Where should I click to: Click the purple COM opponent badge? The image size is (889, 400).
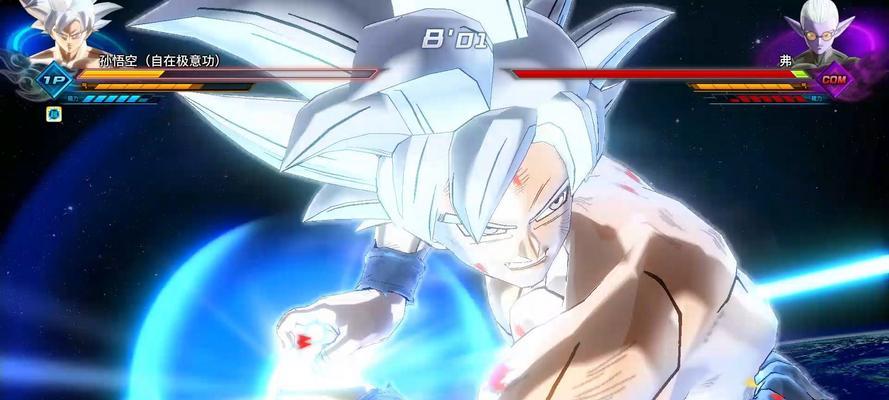pyautogui.click(x=834, y=78)
